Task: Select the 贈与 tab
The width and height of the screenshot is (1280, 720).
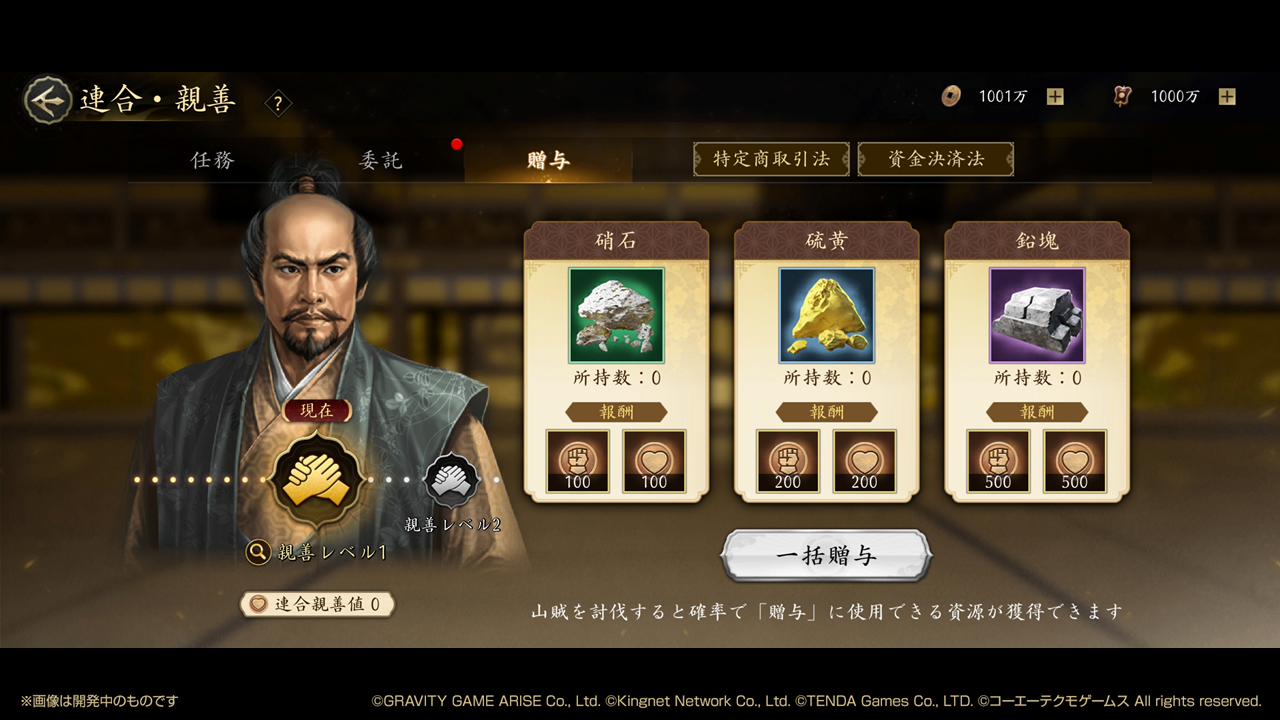Action: (x=548, y=160)
